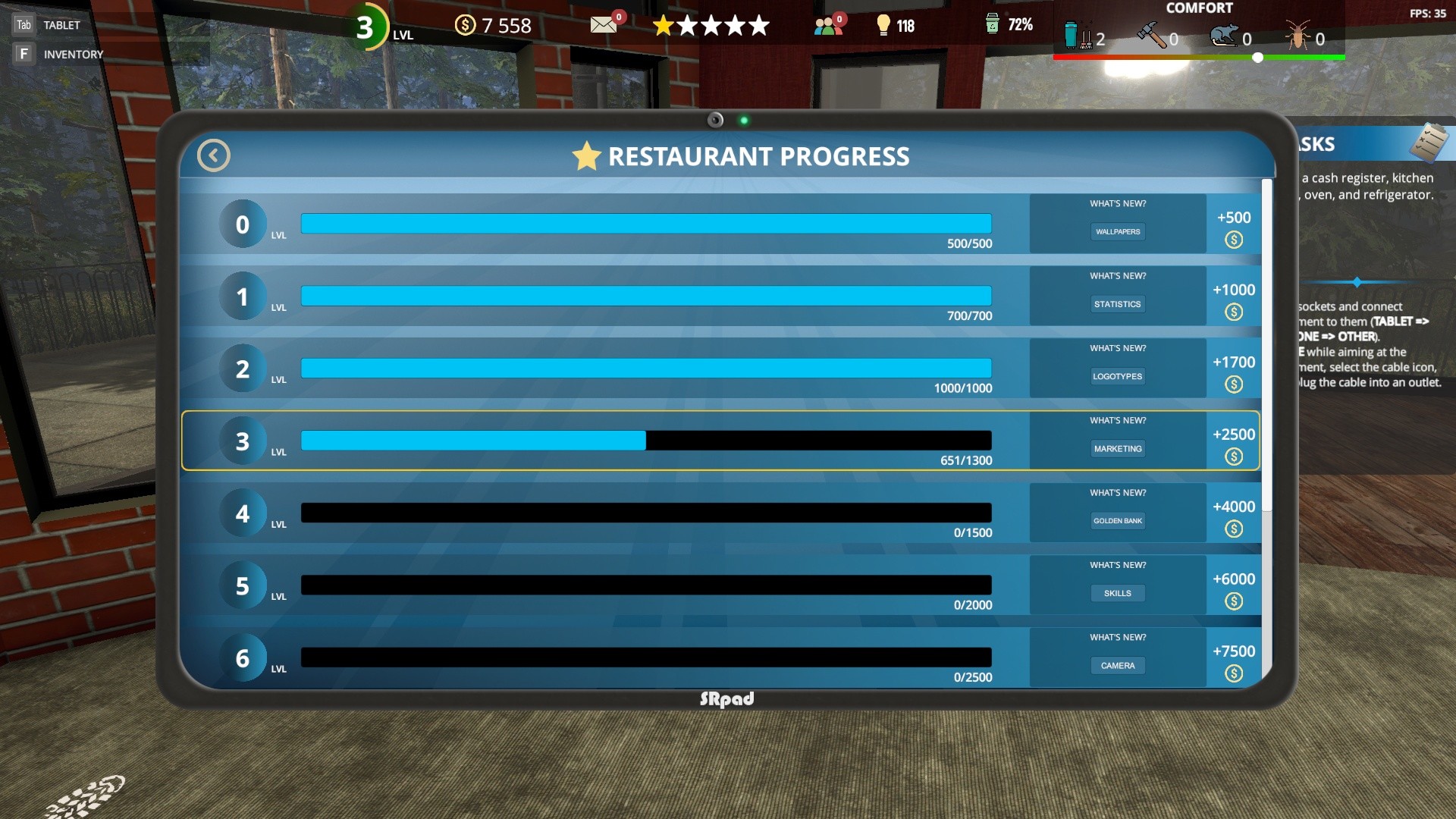The image size is (1456, 819).
Task: Click the coin icon under +2500 reward
Action: click(1234, 455)
